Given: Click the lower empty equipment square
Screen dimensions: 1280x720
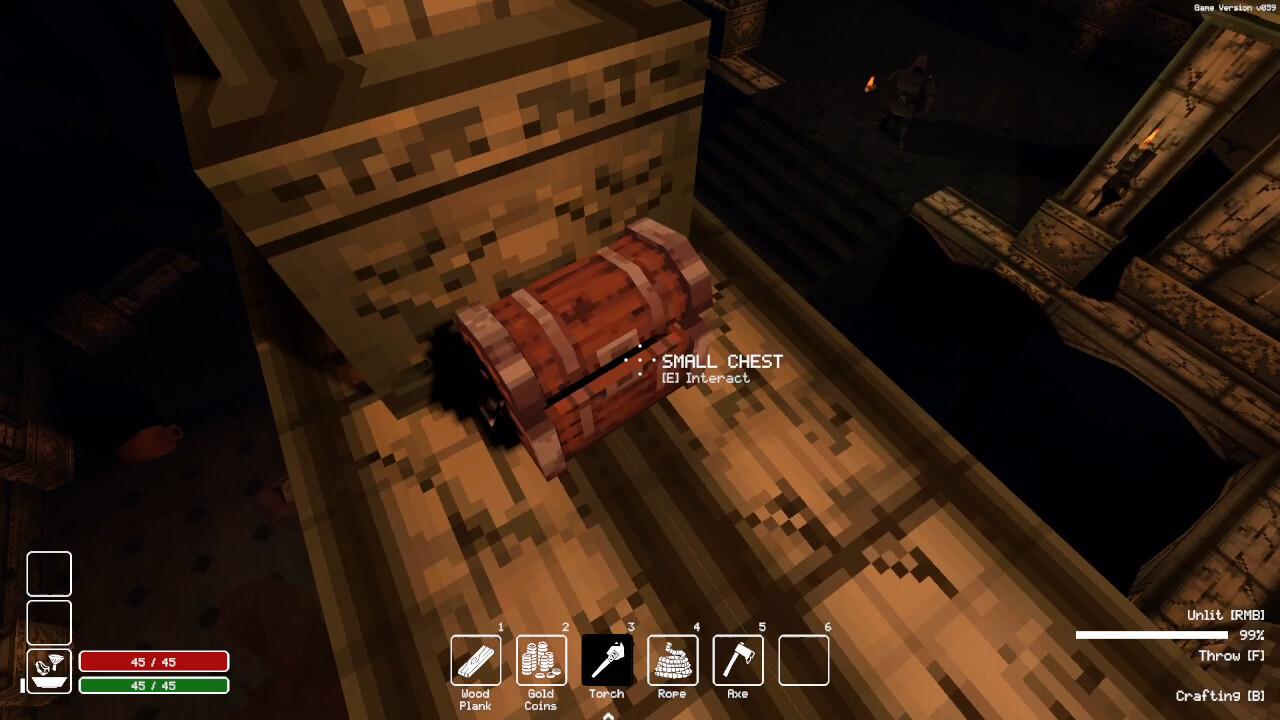Looking at the screenshot, I should pyautogui.click(x=48, y=622).
